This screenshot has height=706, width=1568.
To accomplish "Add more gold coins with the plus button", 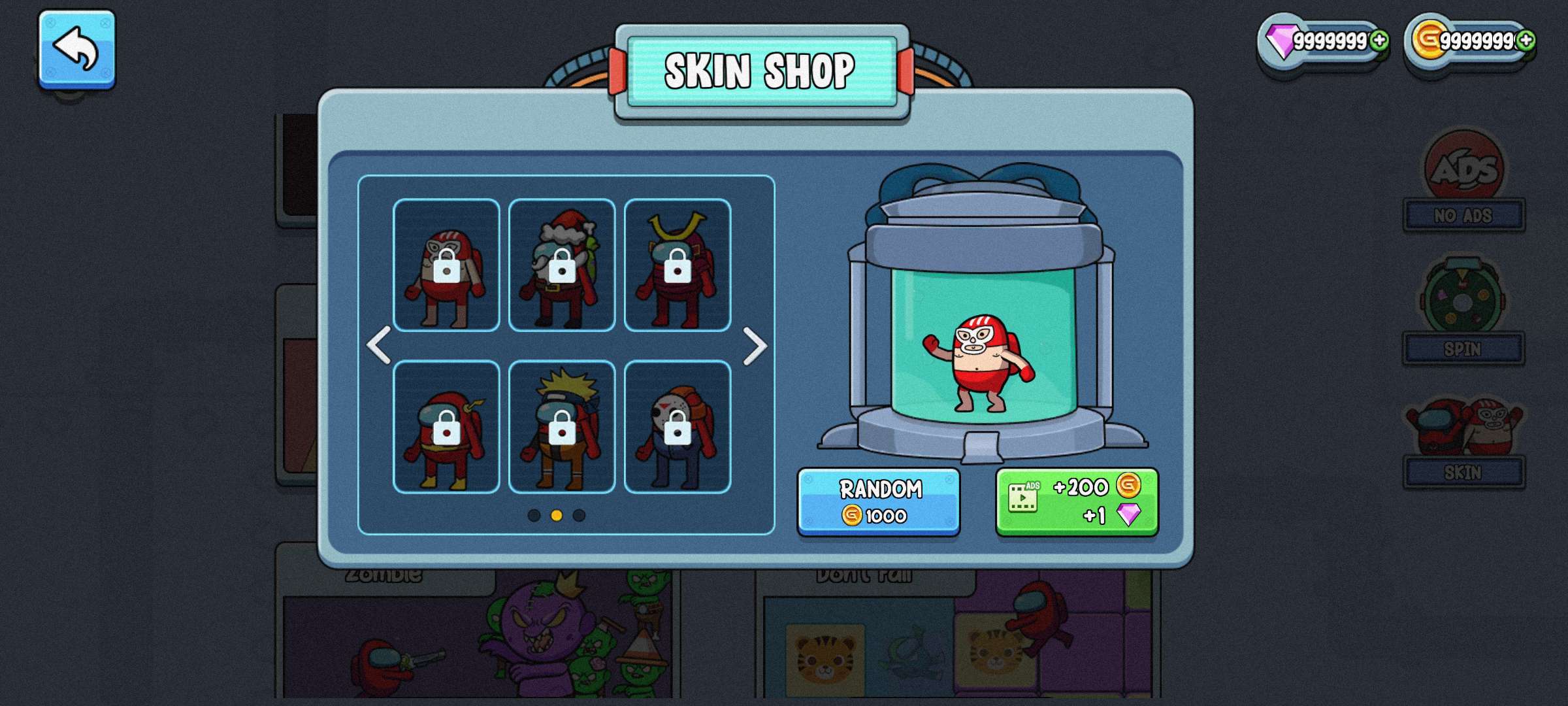I will [x=1526, y=41].
